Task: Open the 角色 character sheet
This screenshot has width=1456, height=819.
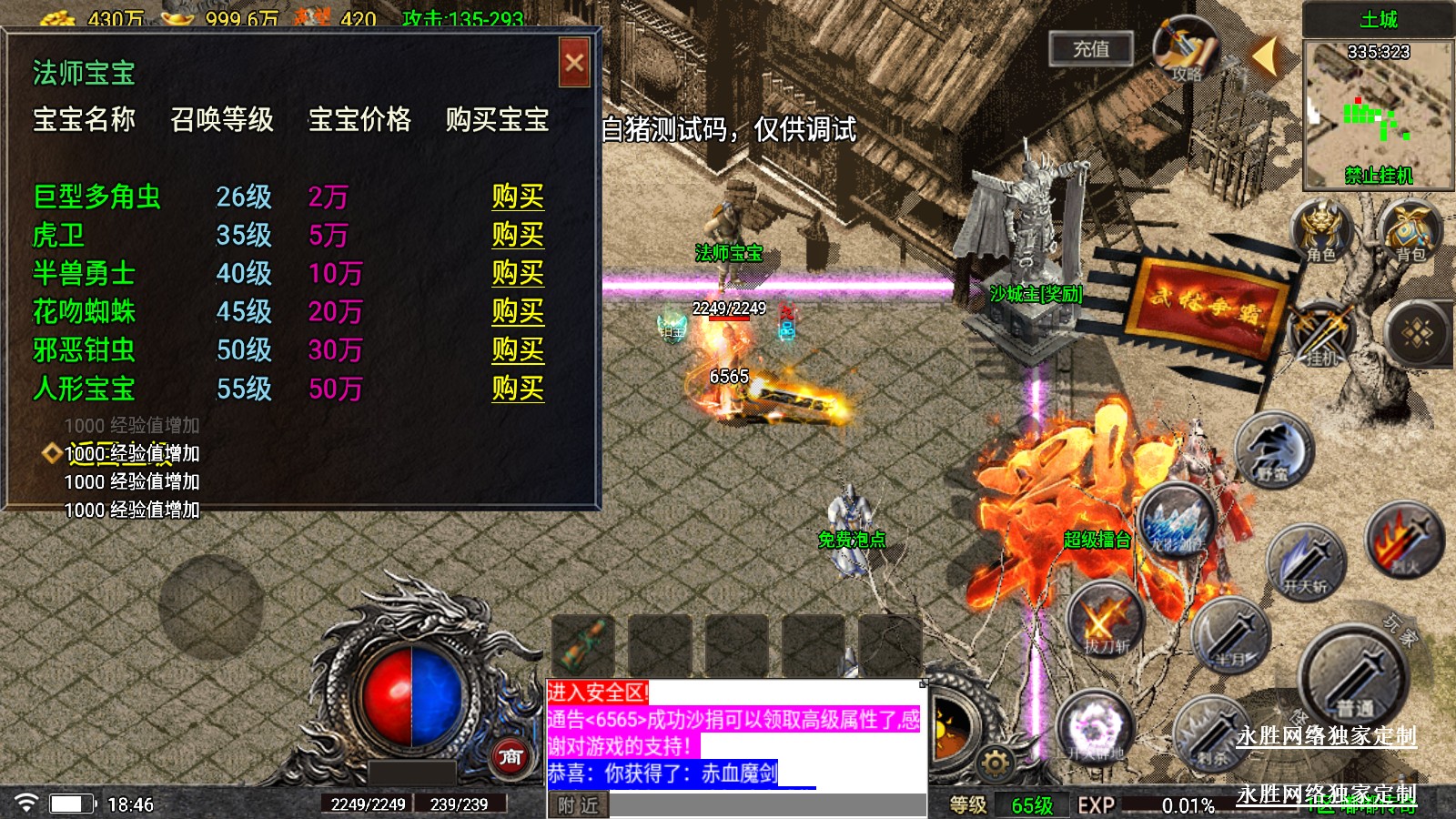Action: click(1321, 231)
